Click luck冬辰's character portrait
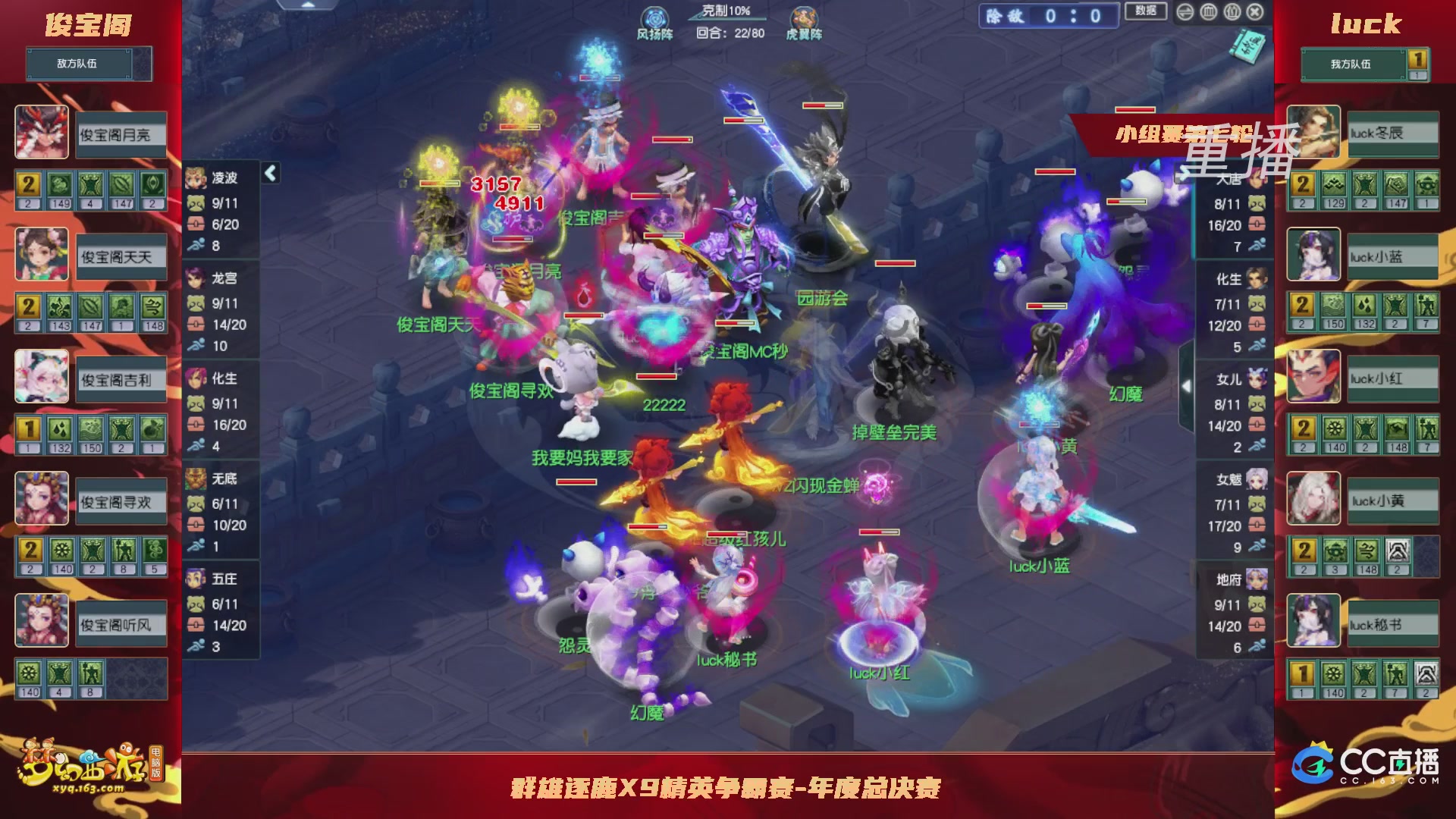The height and width of the screenshot is (819, 1456). (1313, 133)
